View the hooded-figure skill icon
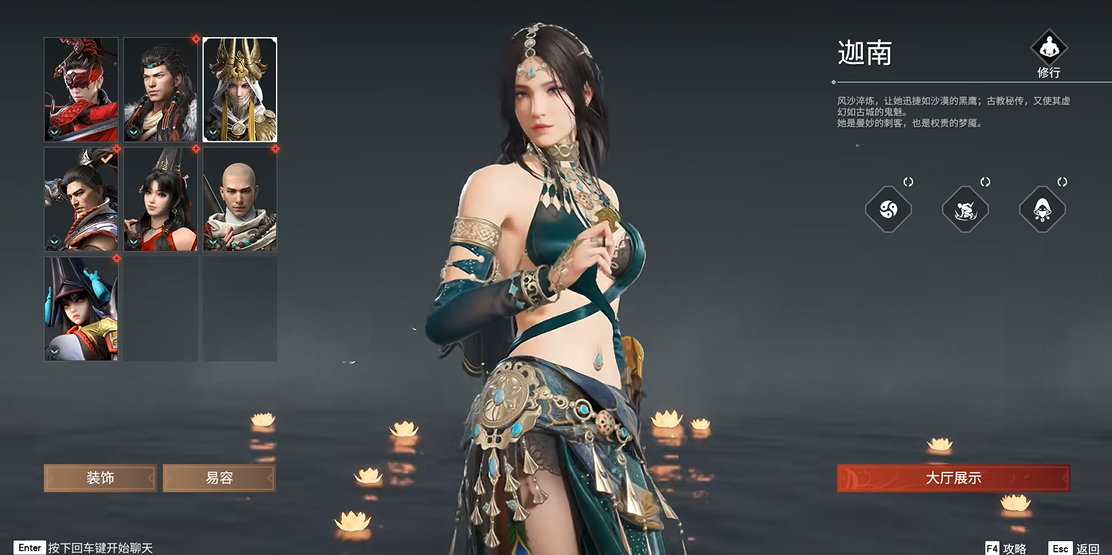Viewport: 1112px width, 555px height. (1042, 209)
